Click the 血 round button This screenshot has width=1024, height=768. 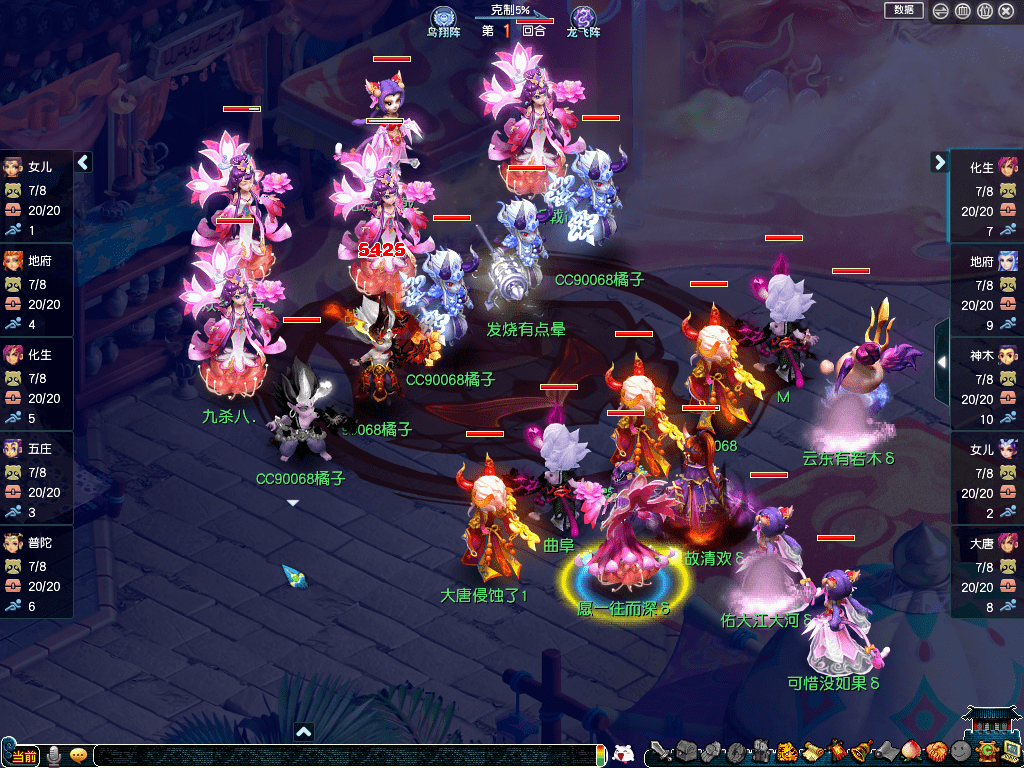[x=962, y=11]
